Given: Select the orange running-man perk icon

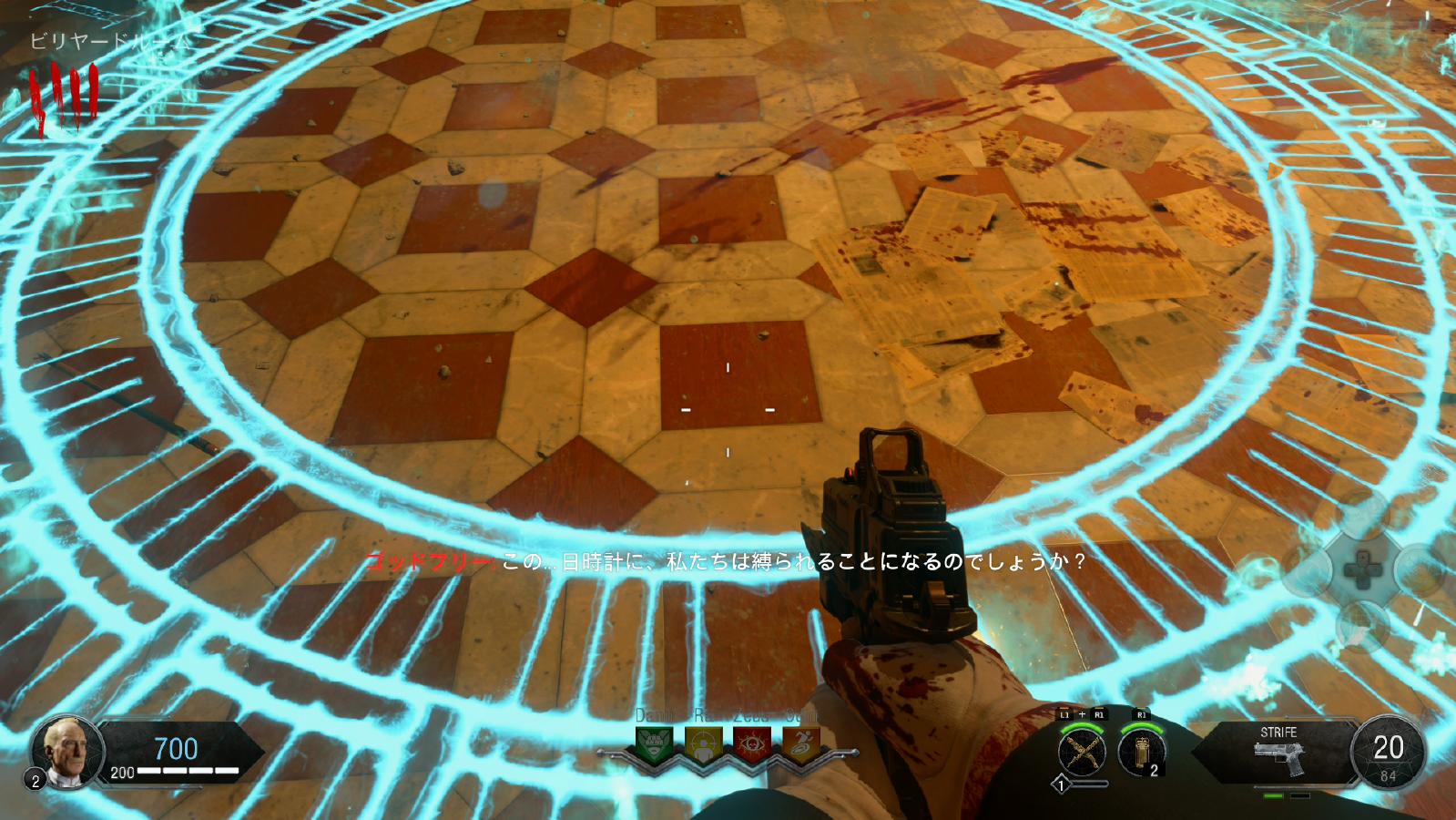Looking at the screenshot, I should [800, 745].
